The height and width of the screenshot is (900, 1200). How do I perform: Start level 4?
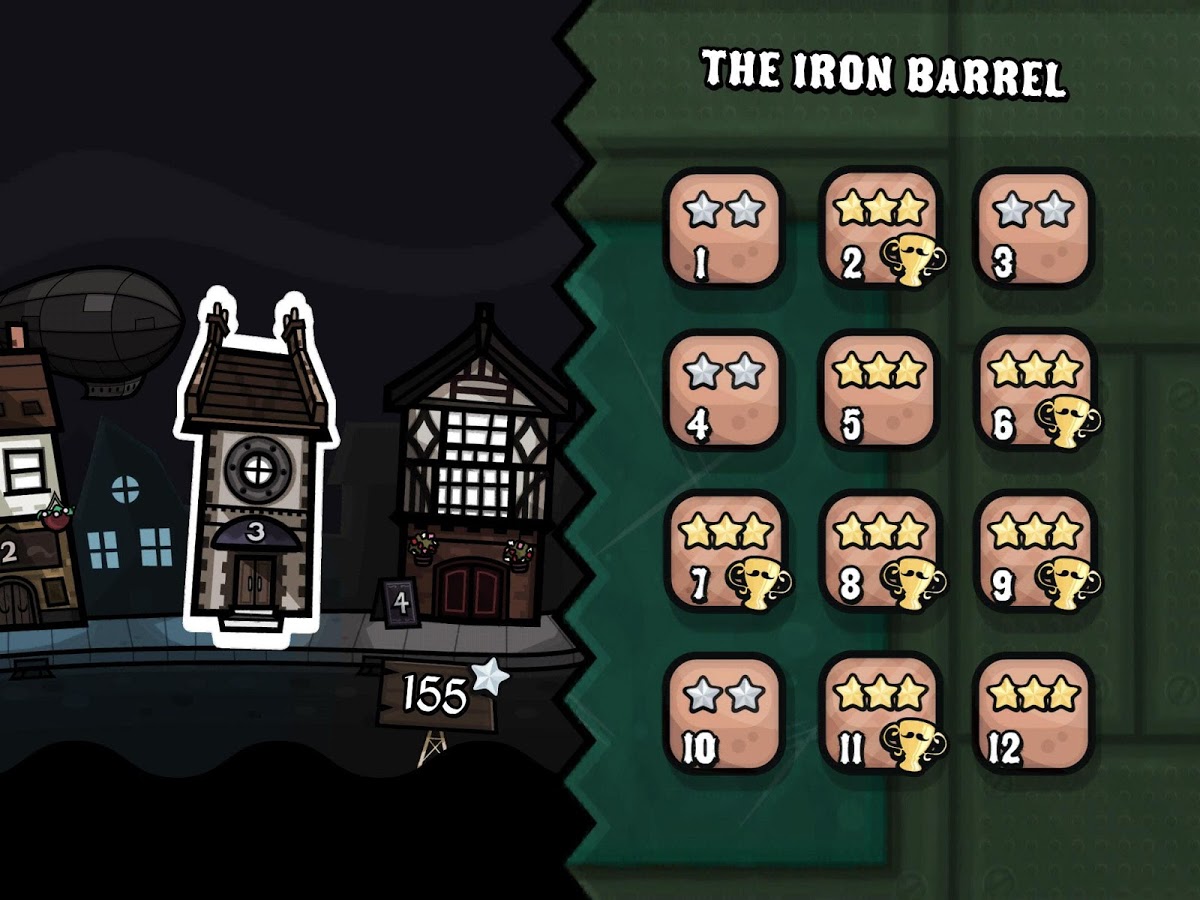(x=724, y=391)
